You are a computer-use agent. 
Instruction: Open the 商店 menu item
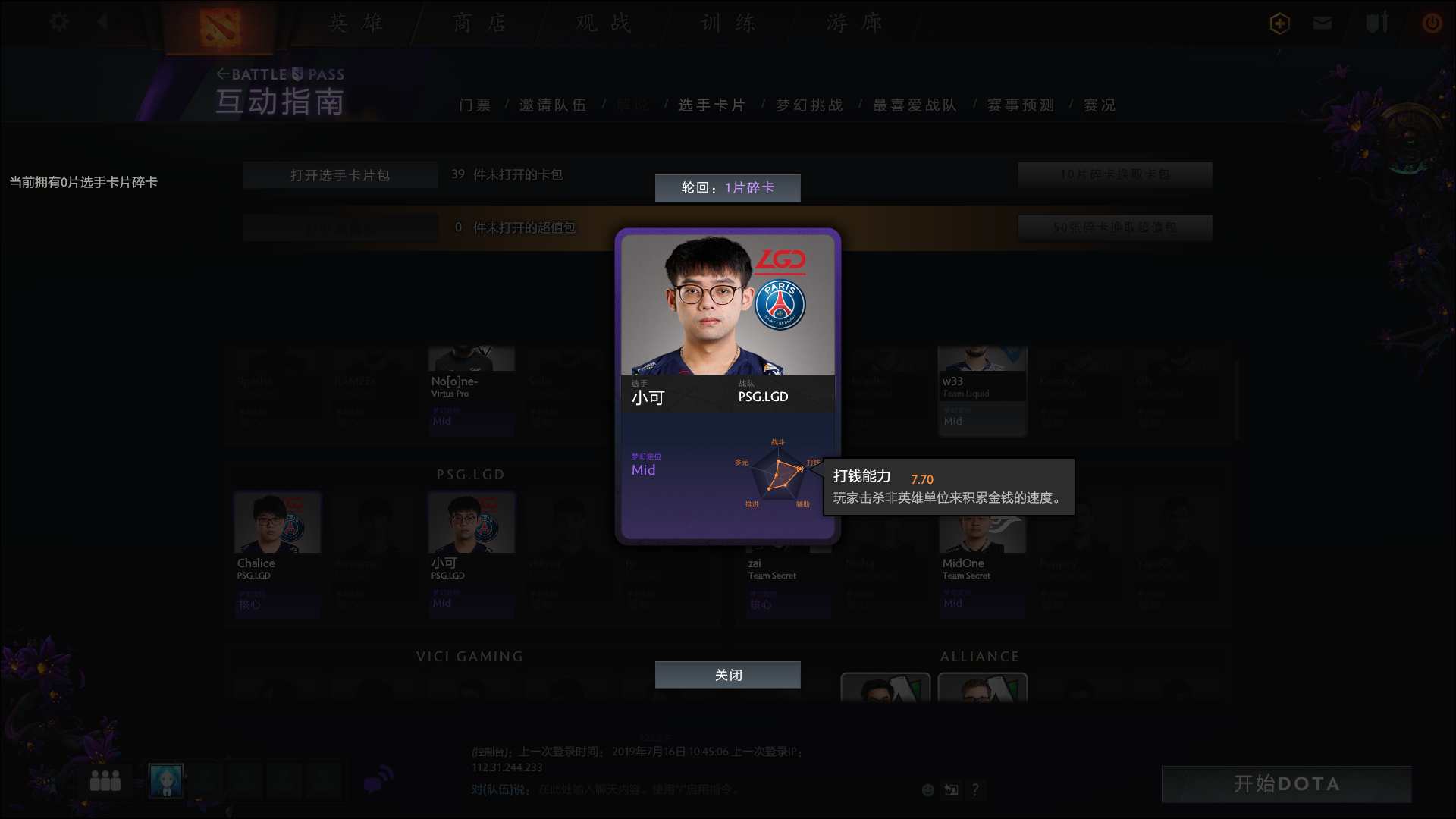tap(479, 24)
